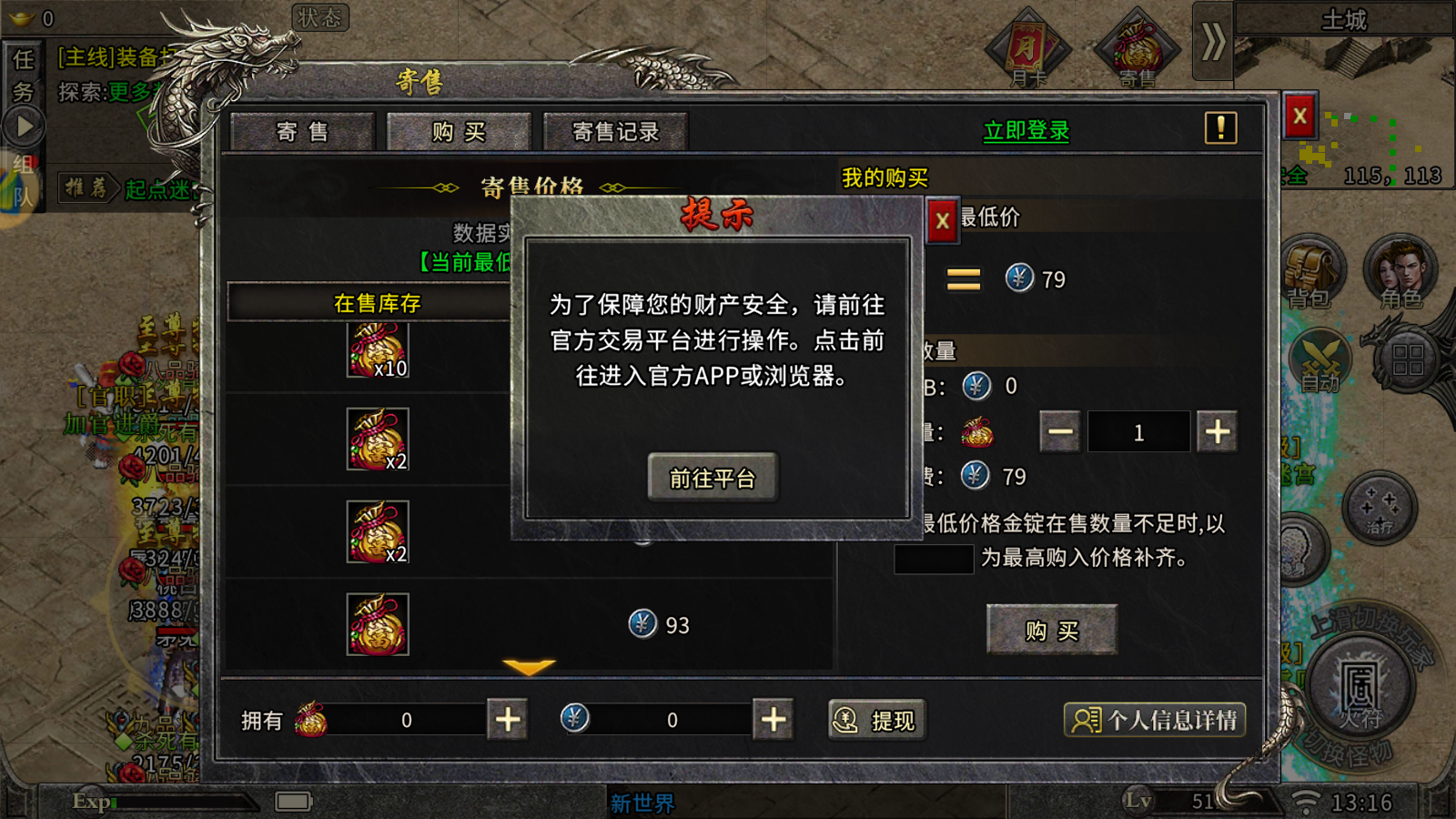Click the 立即登录 login link

pyautogui.click(x=1026, y=130)
